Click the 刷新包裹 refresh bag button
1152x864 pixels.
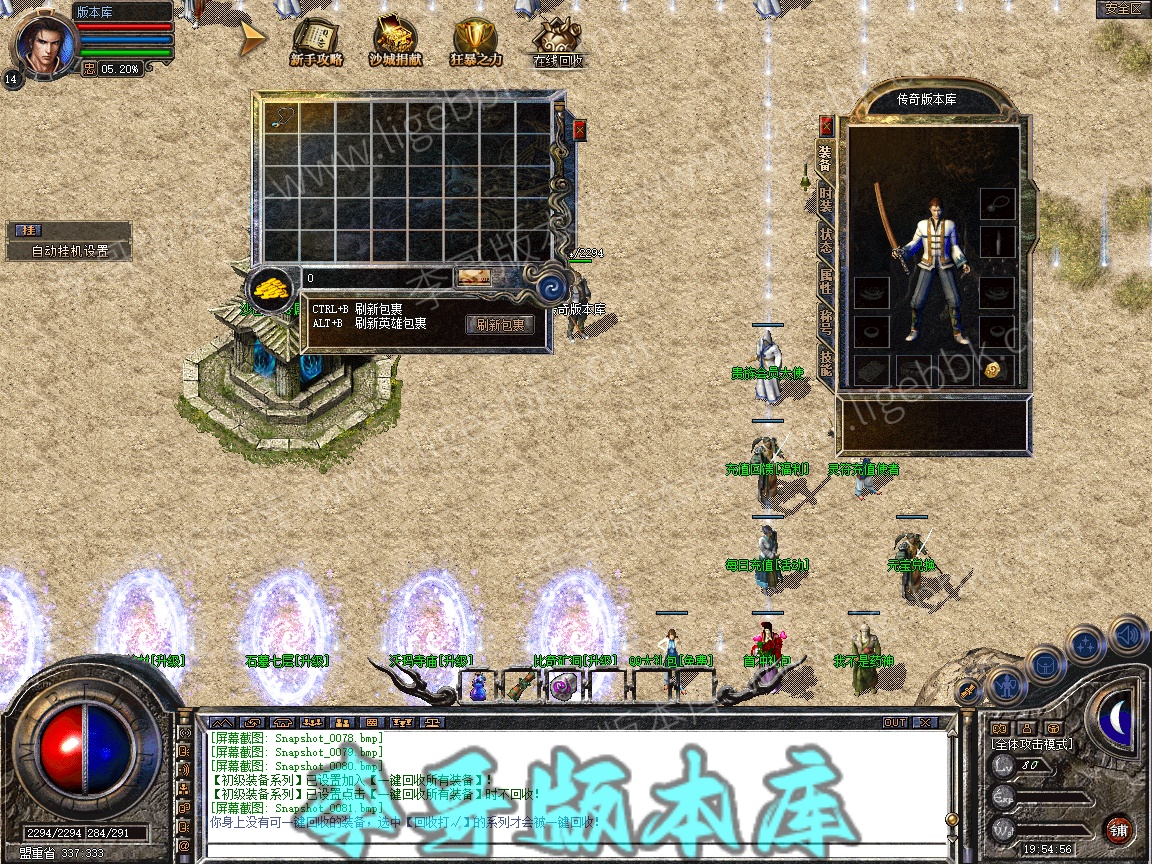(499, 324)
